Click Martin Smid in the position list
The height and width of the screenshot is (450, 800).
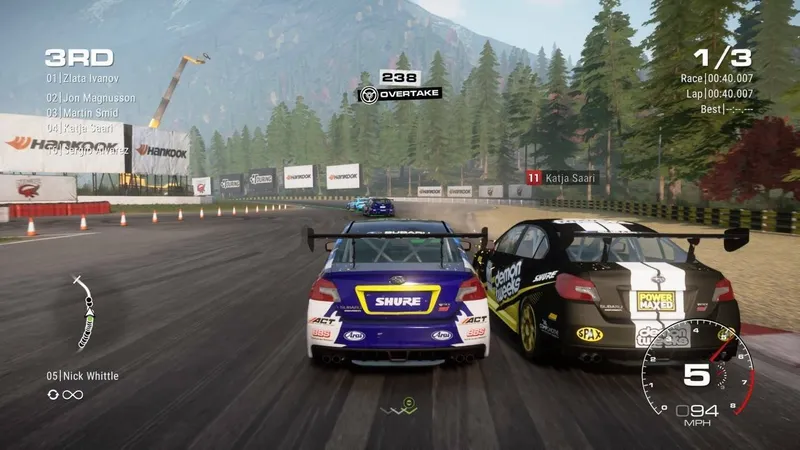pos(89,114)
